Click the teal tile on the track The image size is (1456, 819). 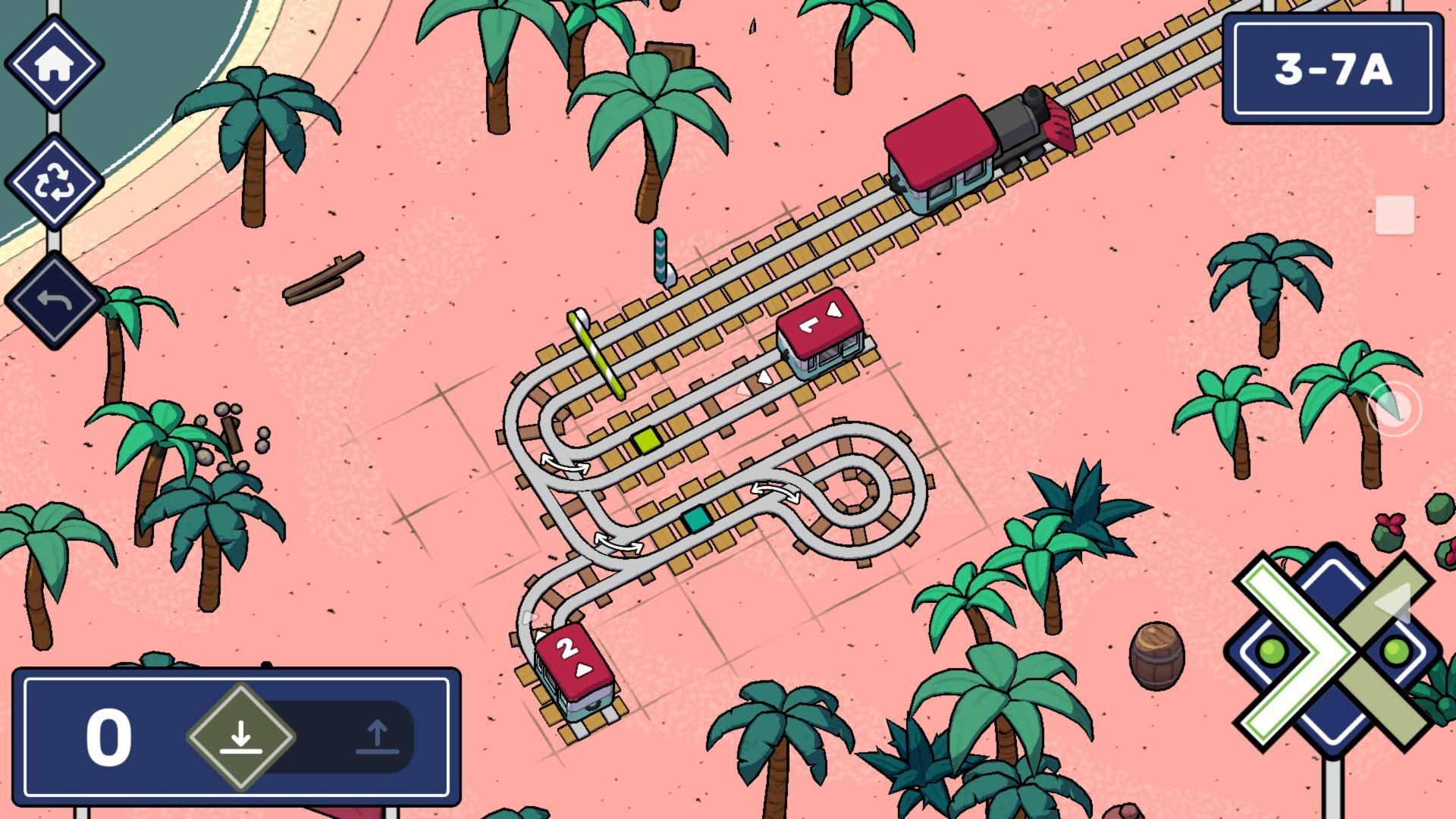click(698, 519)
